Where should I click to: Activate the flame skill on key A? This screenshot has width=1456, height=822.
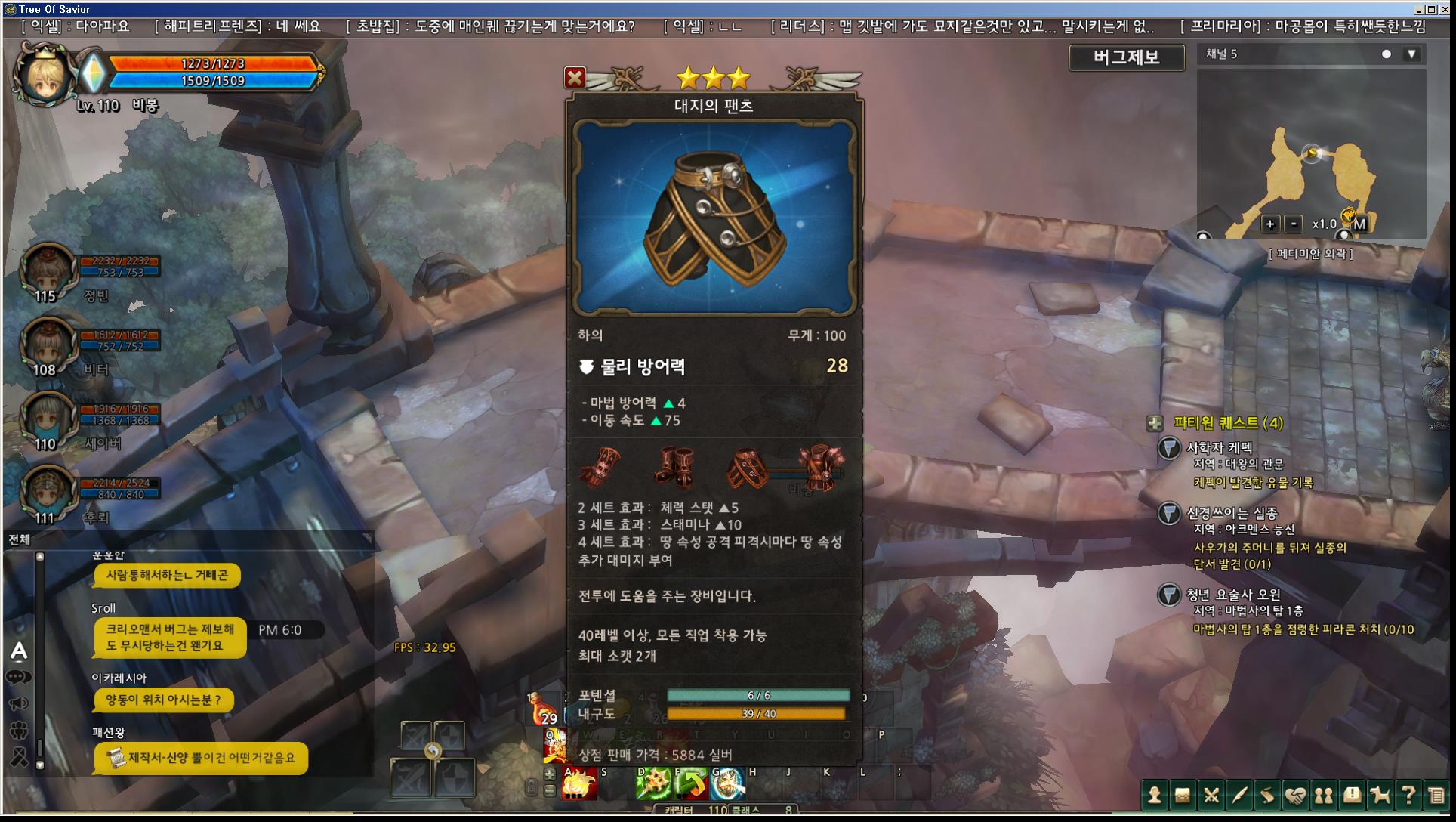pos(580,784)
